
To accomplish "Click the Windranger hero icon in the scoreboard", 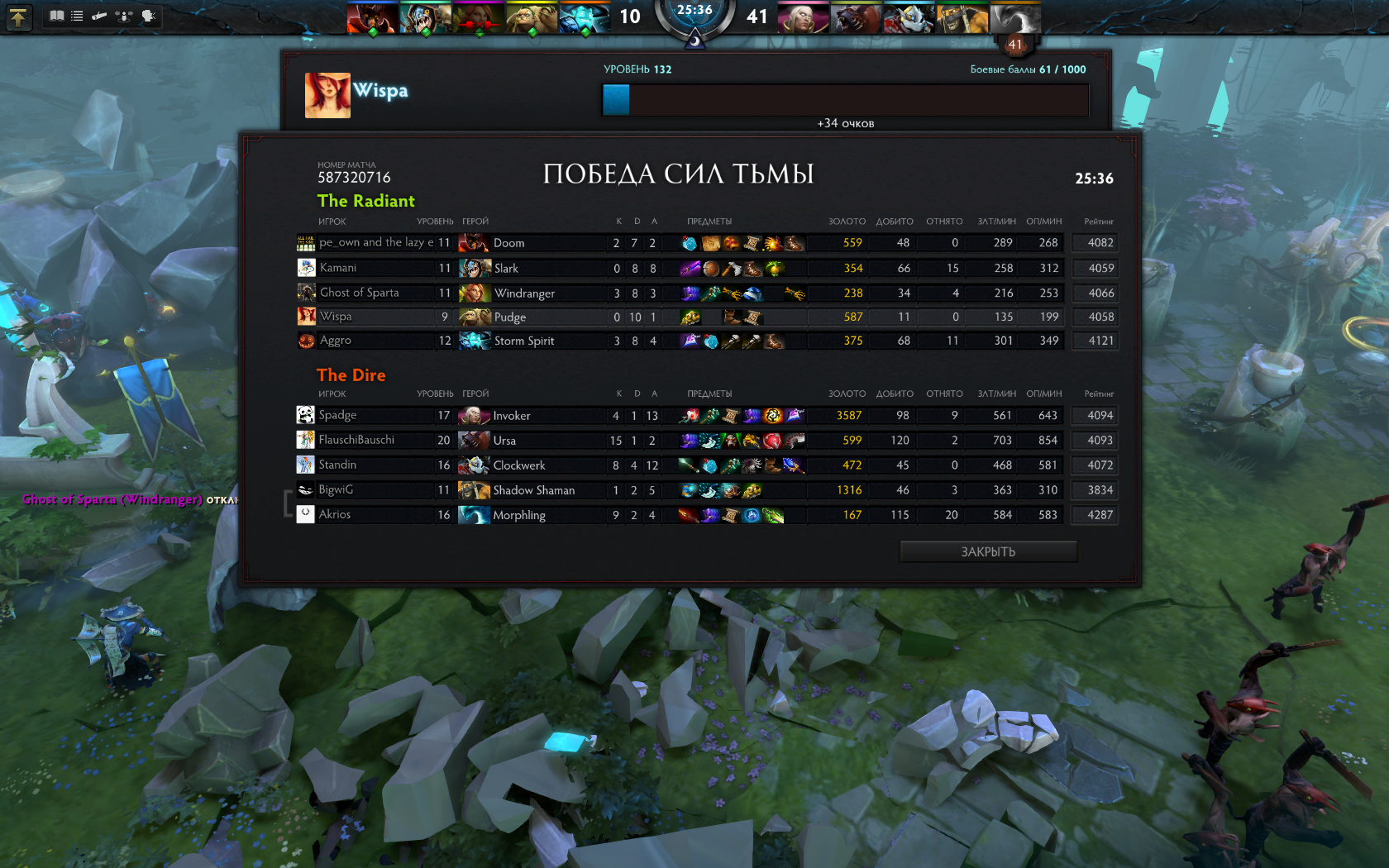I will [x=474, y=293].
